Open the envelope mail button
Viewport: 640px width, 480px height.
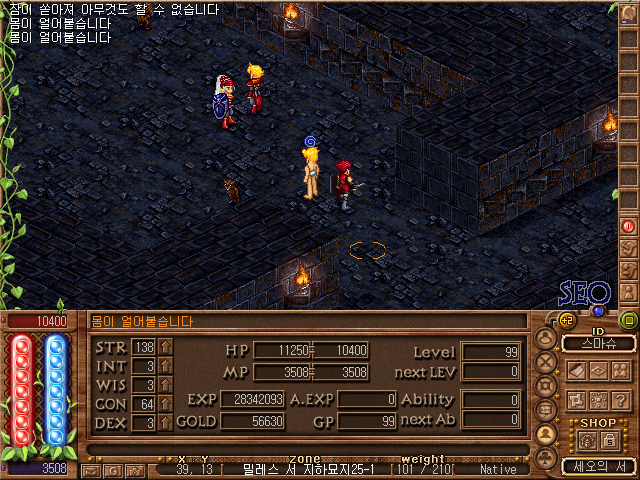click(92, 469)
